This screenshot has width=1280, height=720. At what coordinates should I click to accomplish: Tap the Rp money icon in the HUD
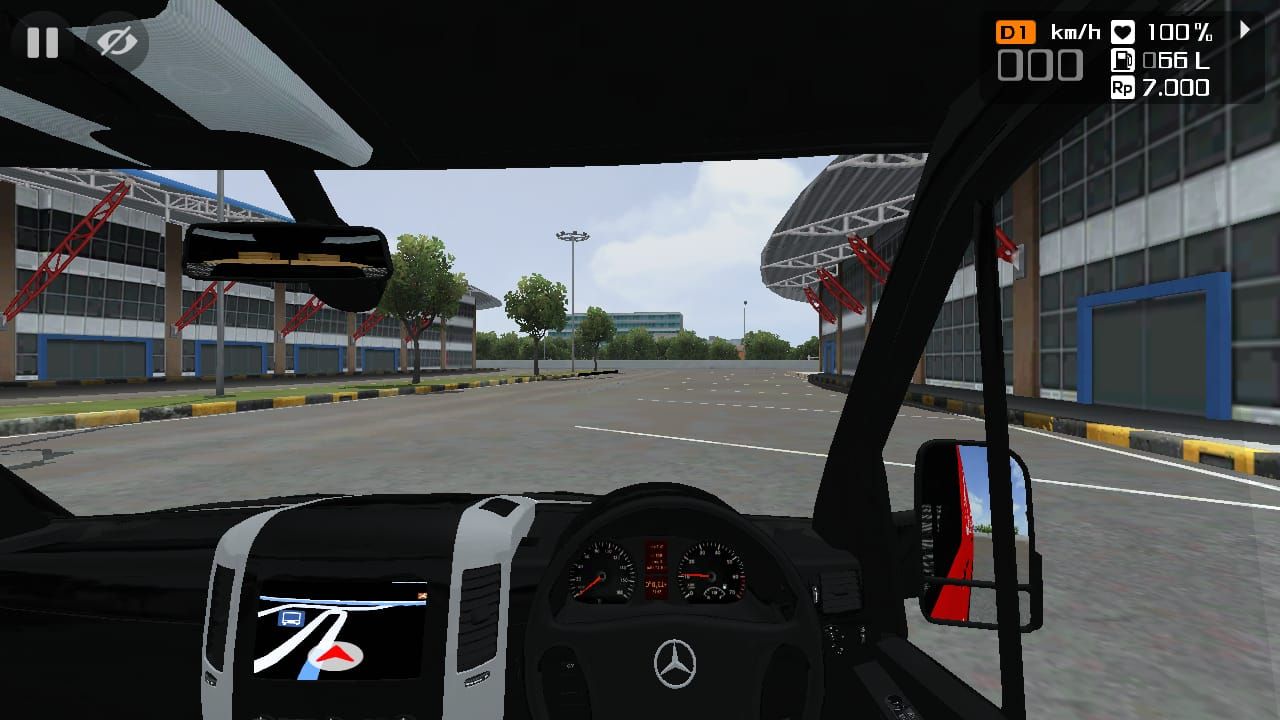coord(1124,88)
